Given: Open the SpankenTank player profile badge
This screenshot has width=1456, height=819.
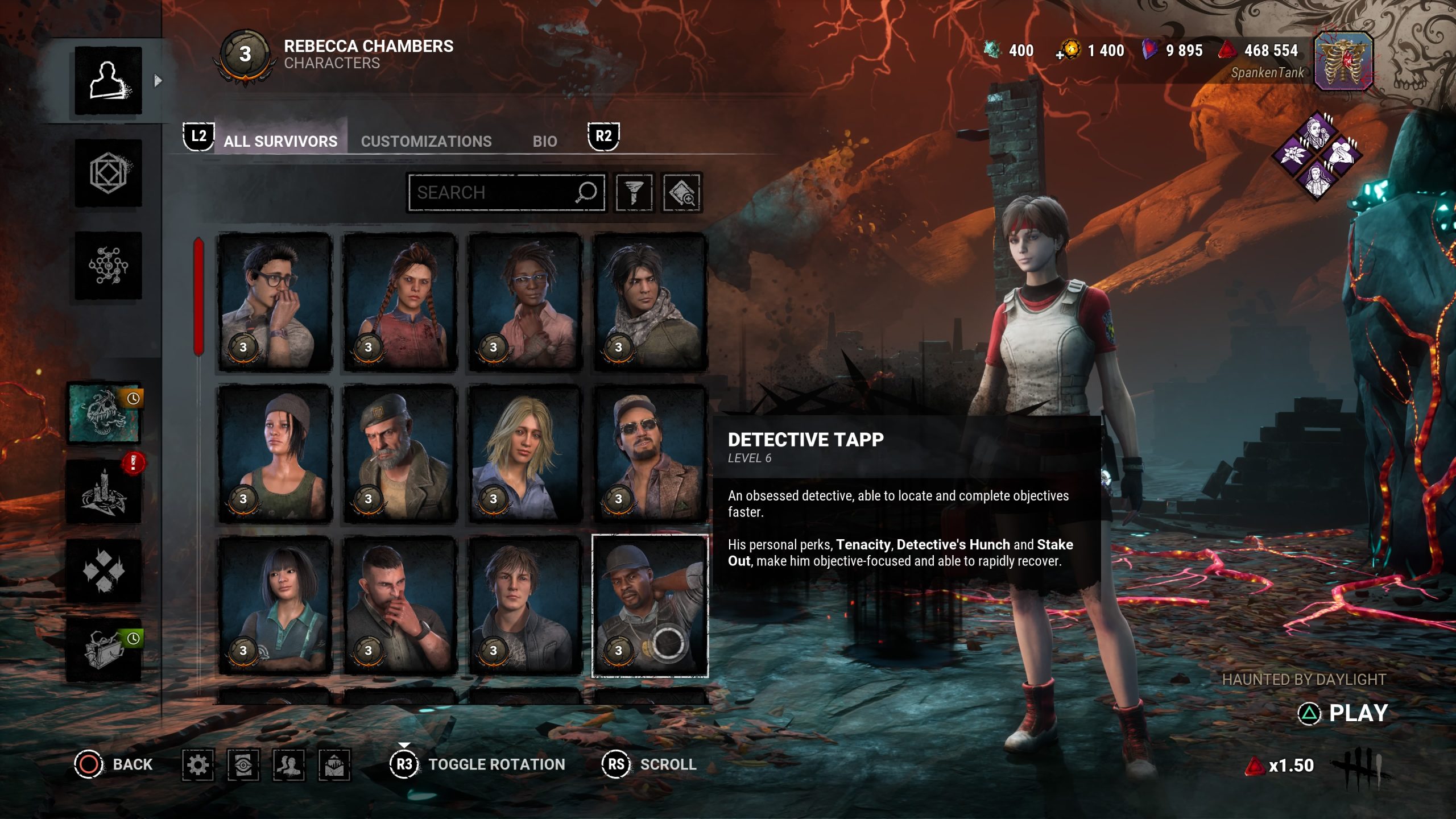Looking at the screenshot, I should 1343,61.
